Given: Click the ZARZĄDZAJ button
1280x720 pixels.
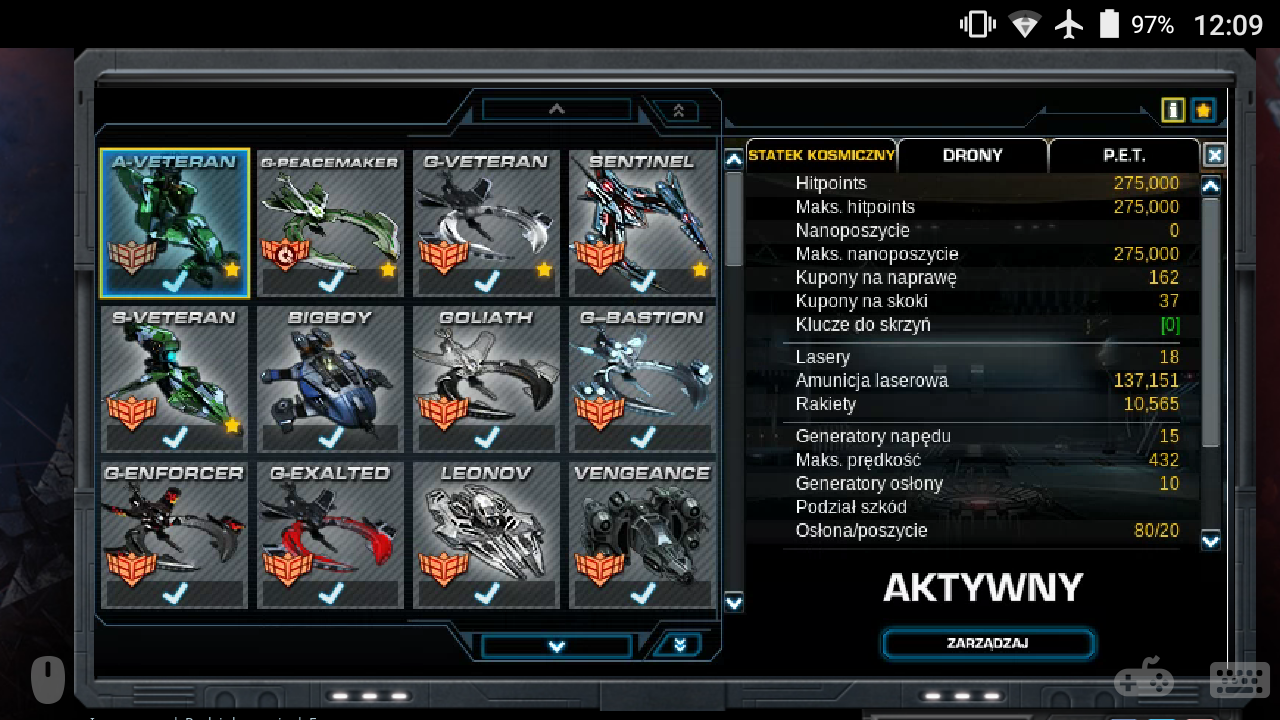Looking at the screenshot, I should 988,643.
